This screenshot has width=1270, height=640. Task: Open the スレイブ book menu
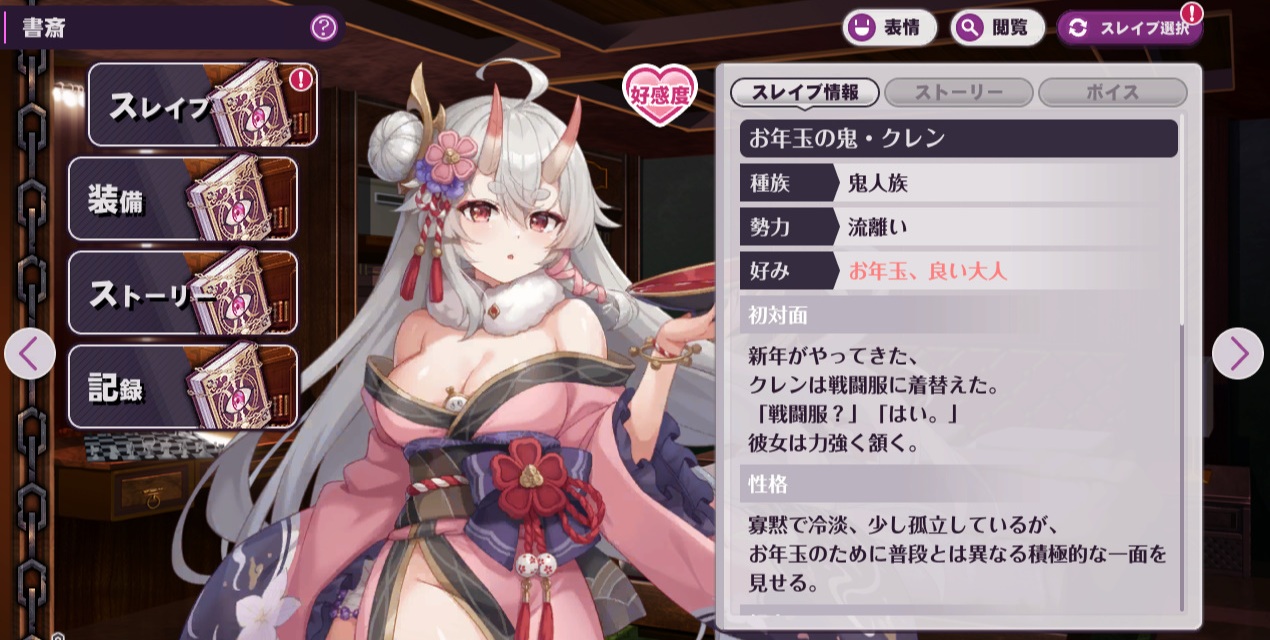click(x=202, y=105)
